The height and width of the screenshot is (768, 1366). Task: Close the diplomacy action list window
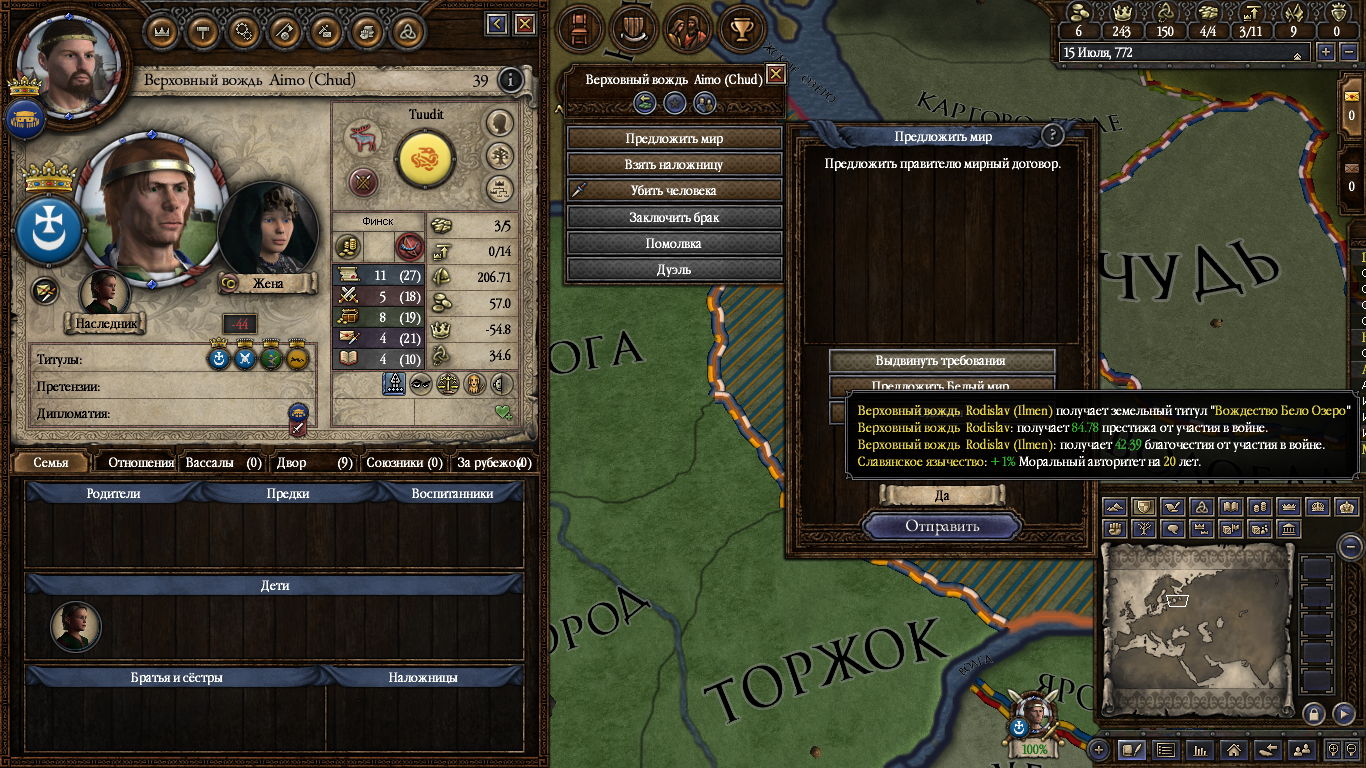(x=775, y=74)
